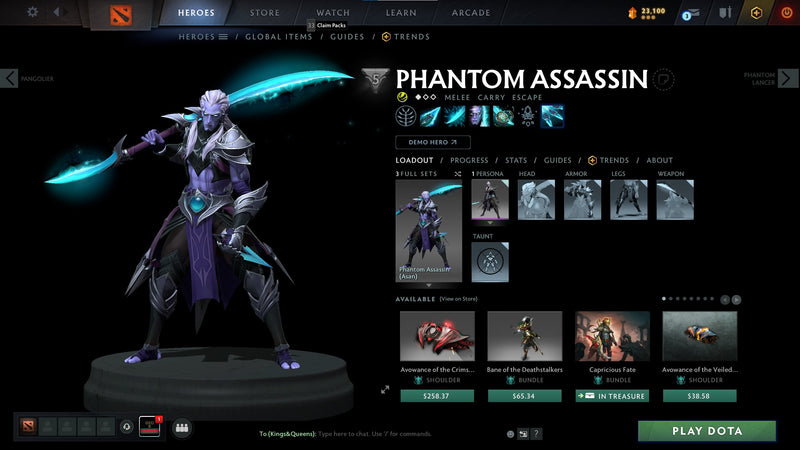This screenshot has height=450, width=800.
Task: Switch to the Store tab
Action: point(264,13)
